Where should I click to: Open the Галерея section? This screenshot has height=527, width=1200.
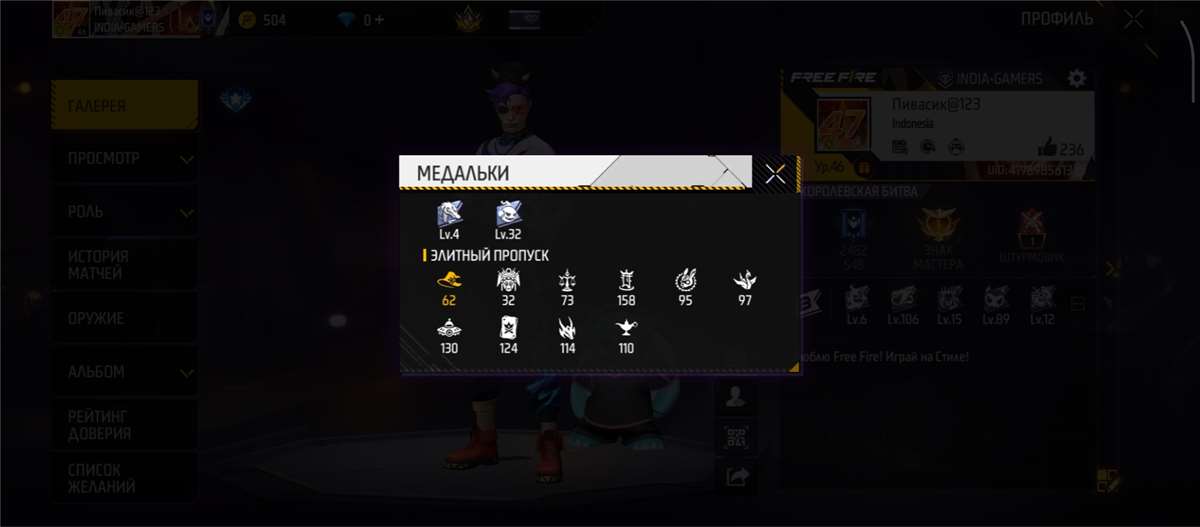124,106
